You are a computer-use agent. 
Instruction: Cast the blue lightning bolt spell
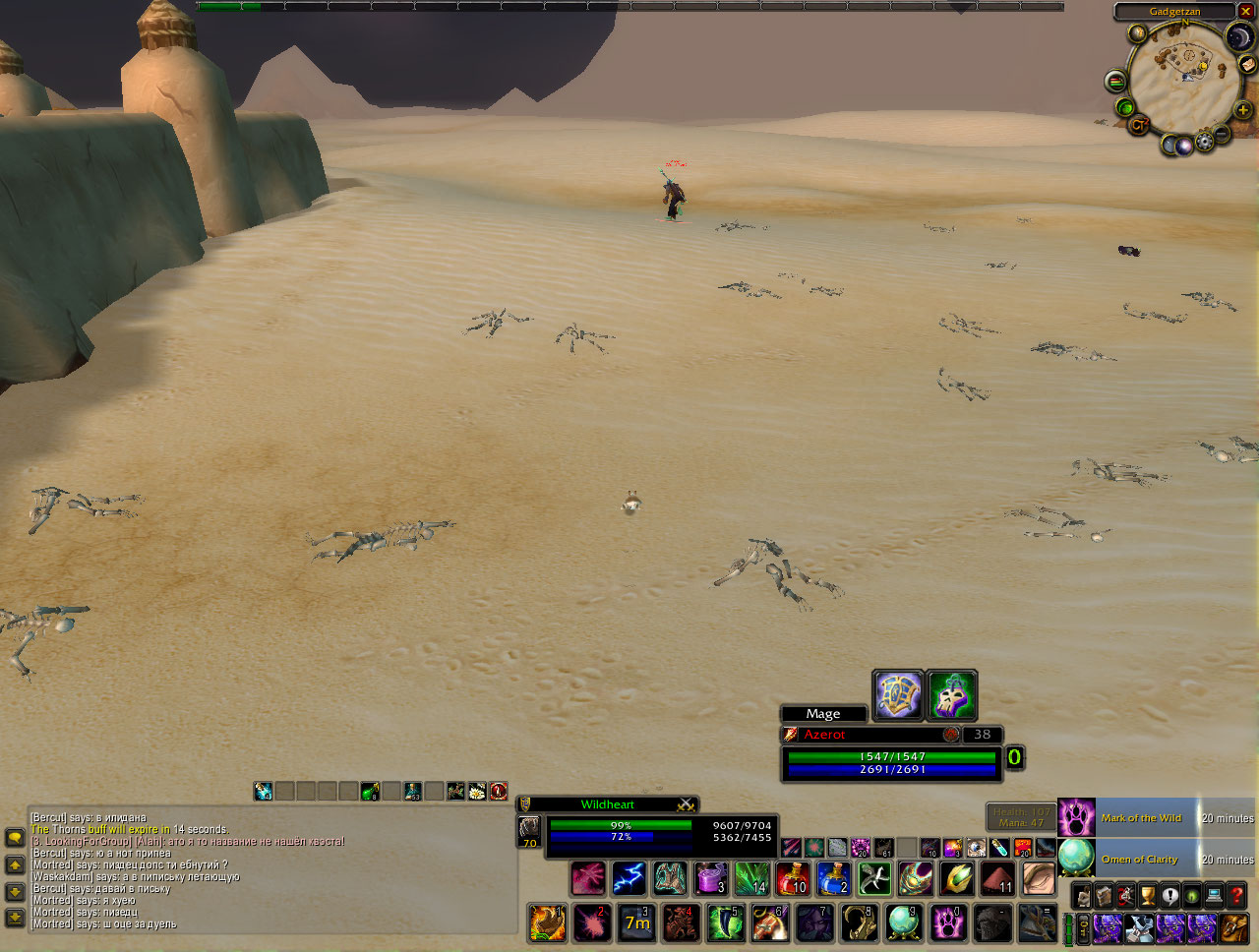point(629,878)
